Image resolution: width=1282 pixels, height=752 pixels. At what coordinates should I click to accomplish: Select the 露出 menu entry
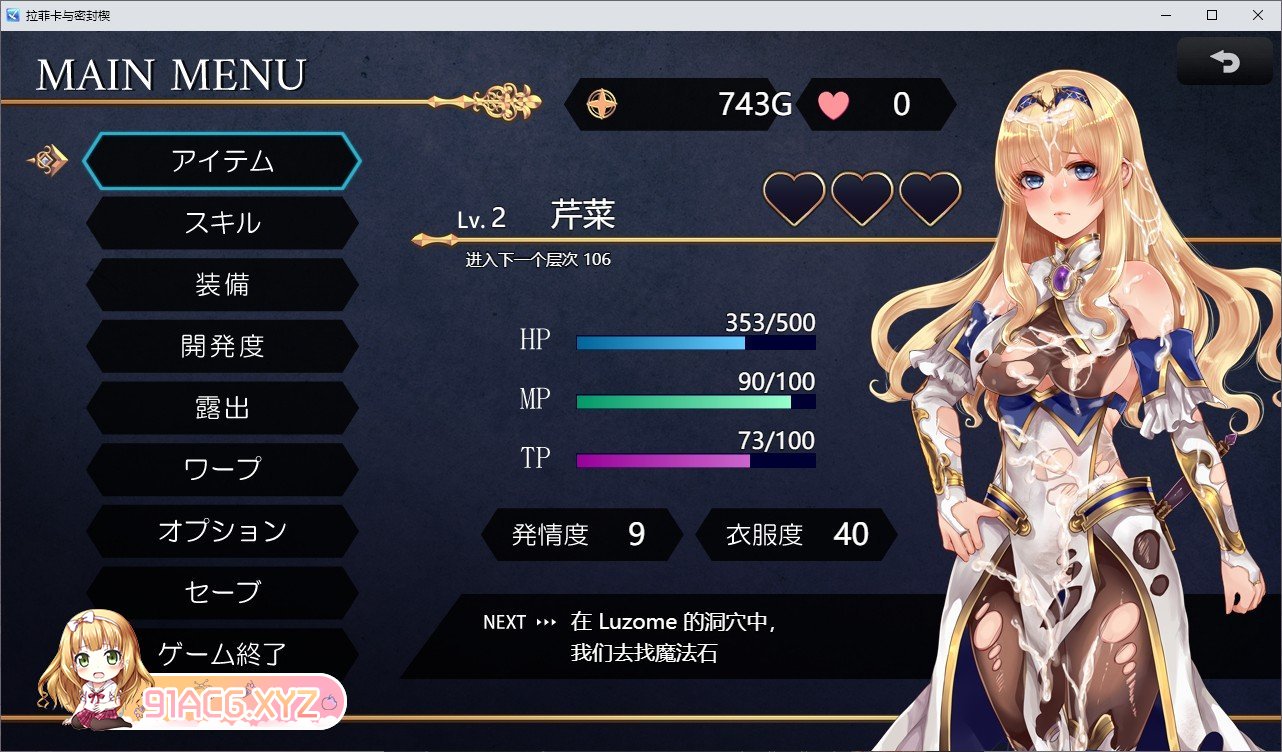[222, 408]
